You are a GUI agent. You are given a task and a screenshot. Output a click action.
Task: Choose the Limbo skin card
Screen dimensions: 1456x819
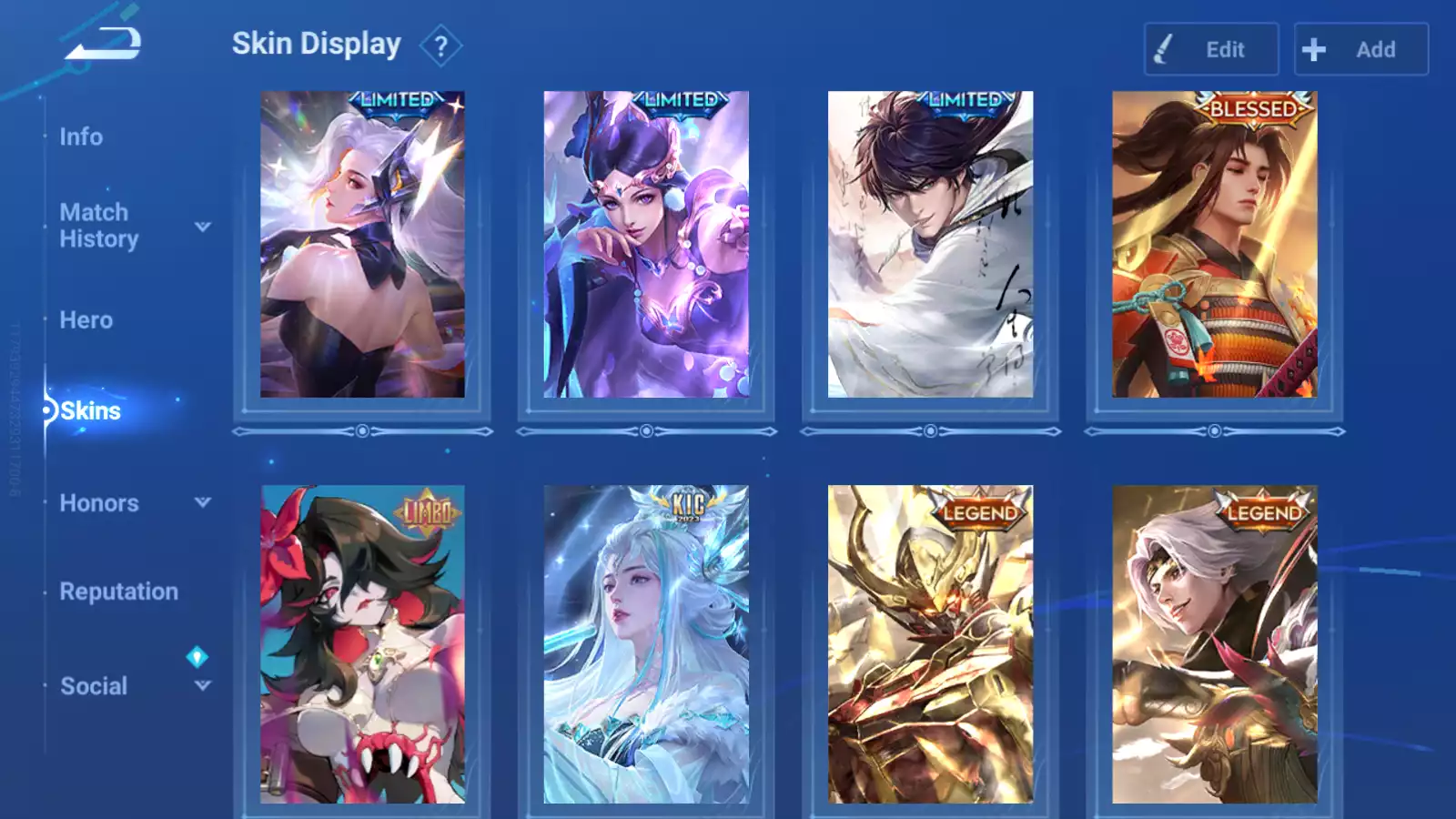362,644
